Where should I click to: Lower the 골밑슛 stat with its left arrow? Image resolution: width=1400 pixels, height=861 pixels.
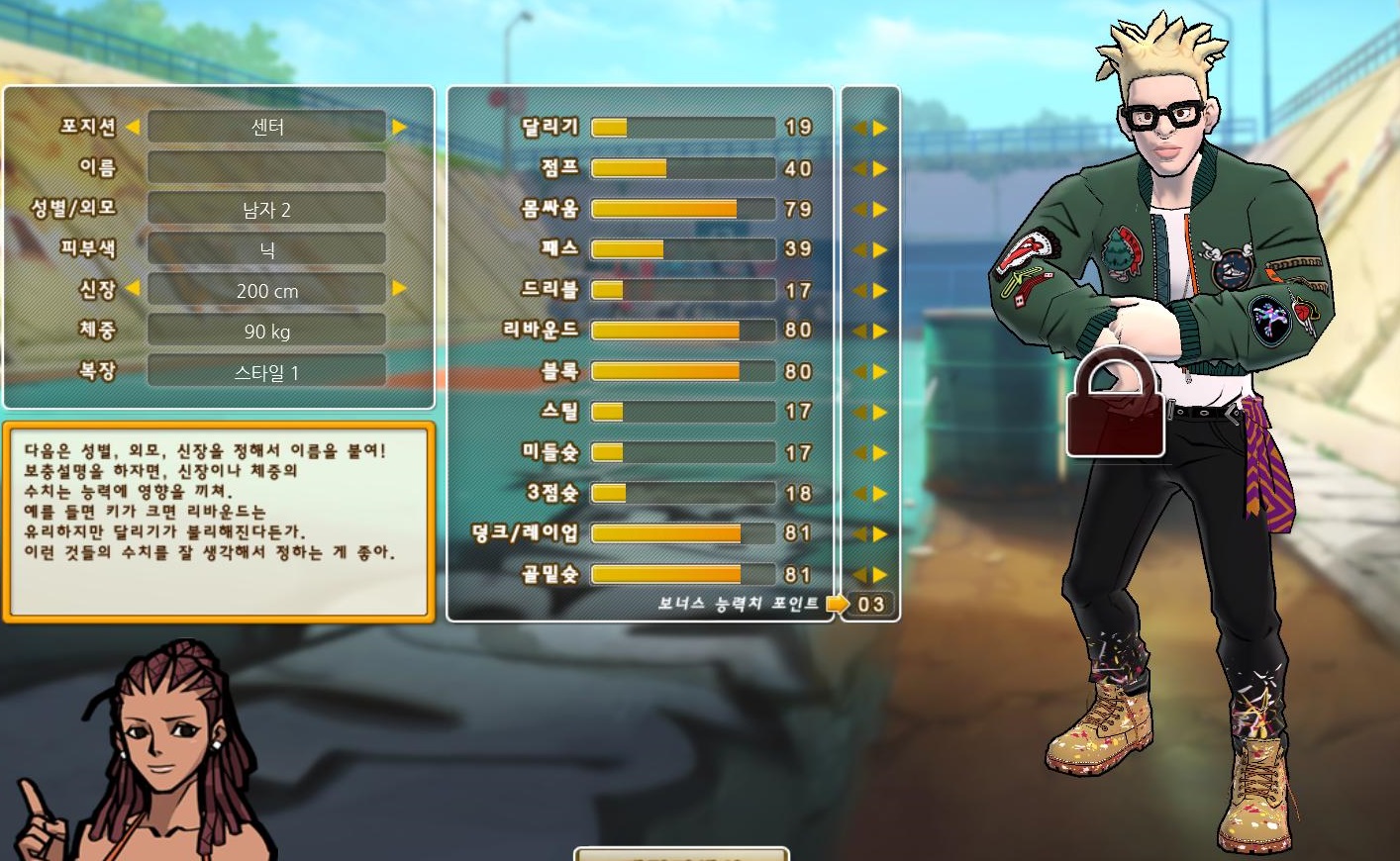click(859, 575)
